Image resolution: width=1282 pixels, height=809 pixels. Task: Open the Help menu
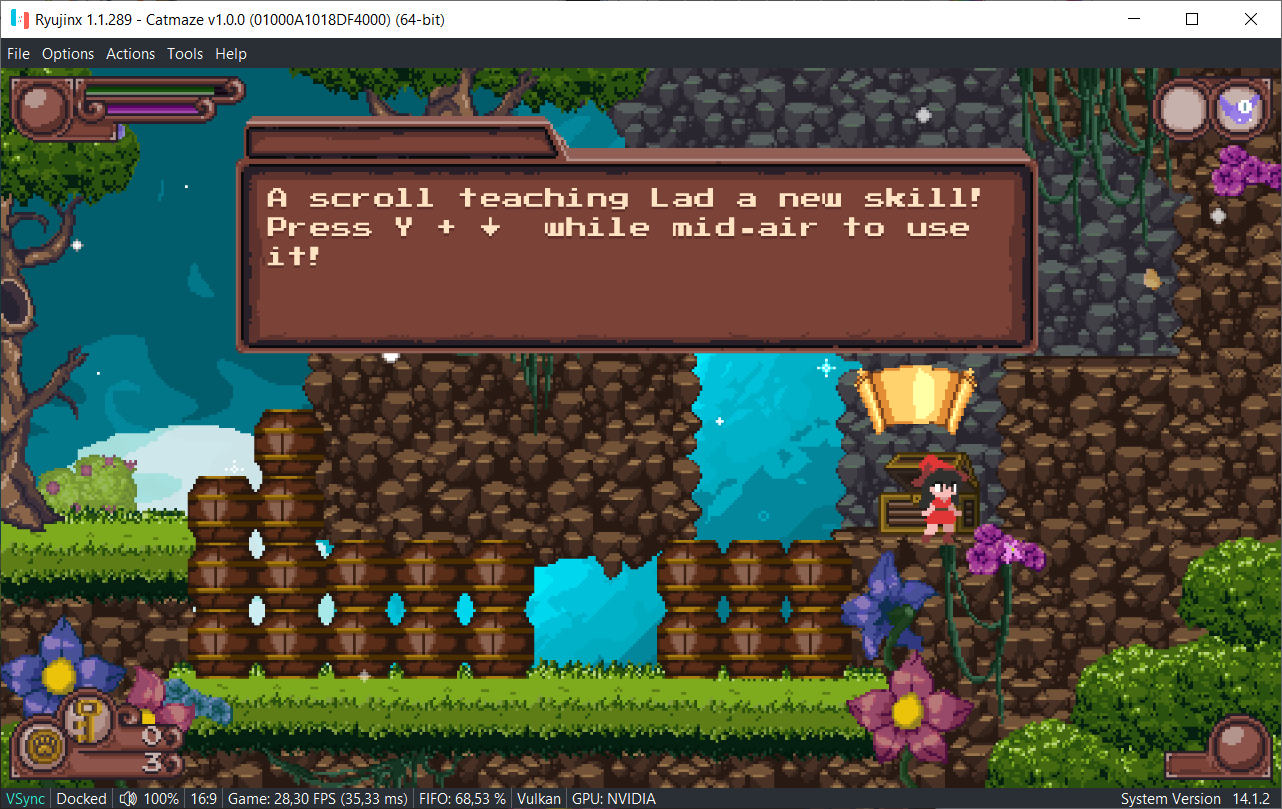[231, 53]
